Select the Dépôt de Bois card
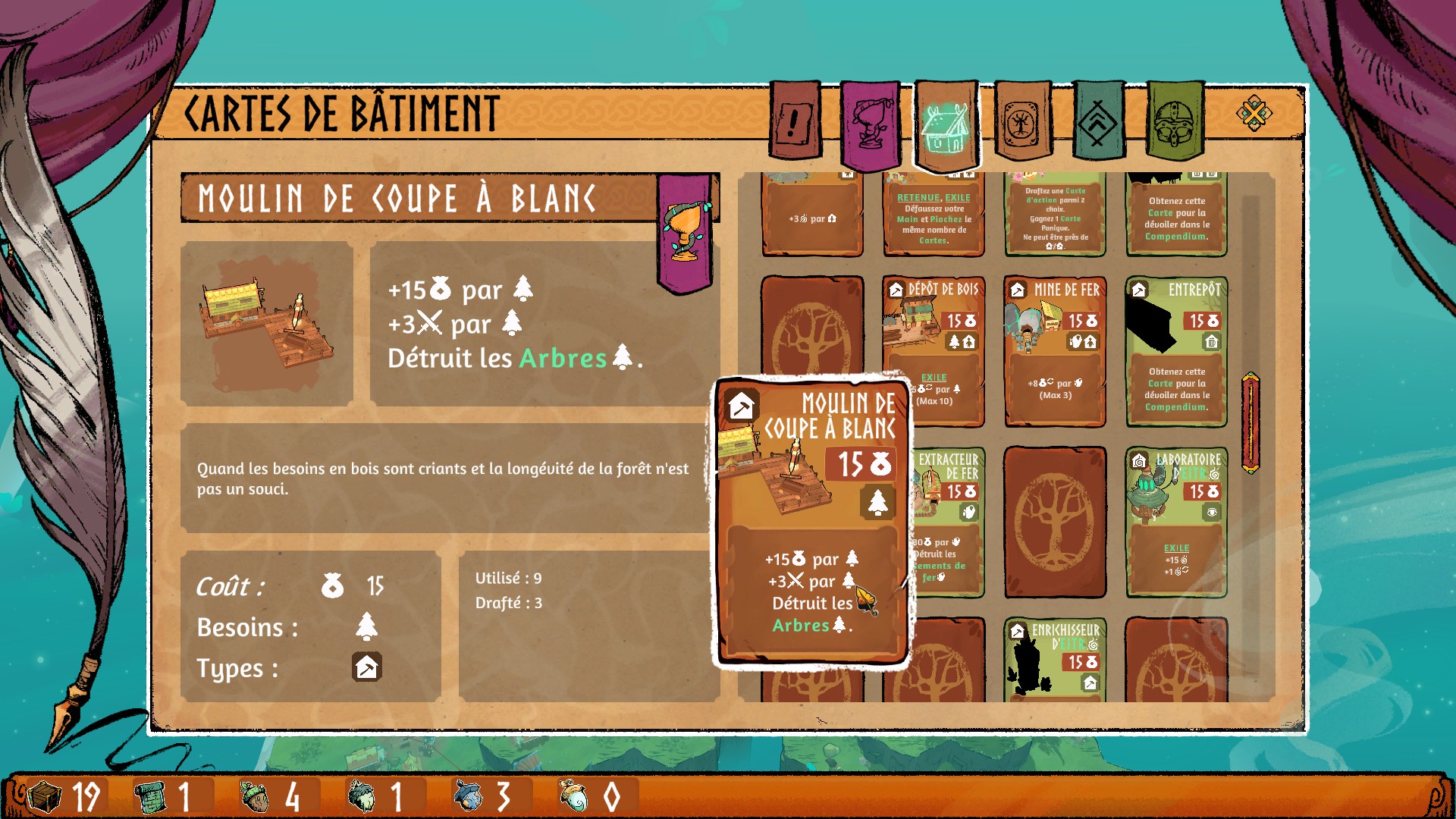This screenshot has height=819, width=1456. (x=934, y=349)
